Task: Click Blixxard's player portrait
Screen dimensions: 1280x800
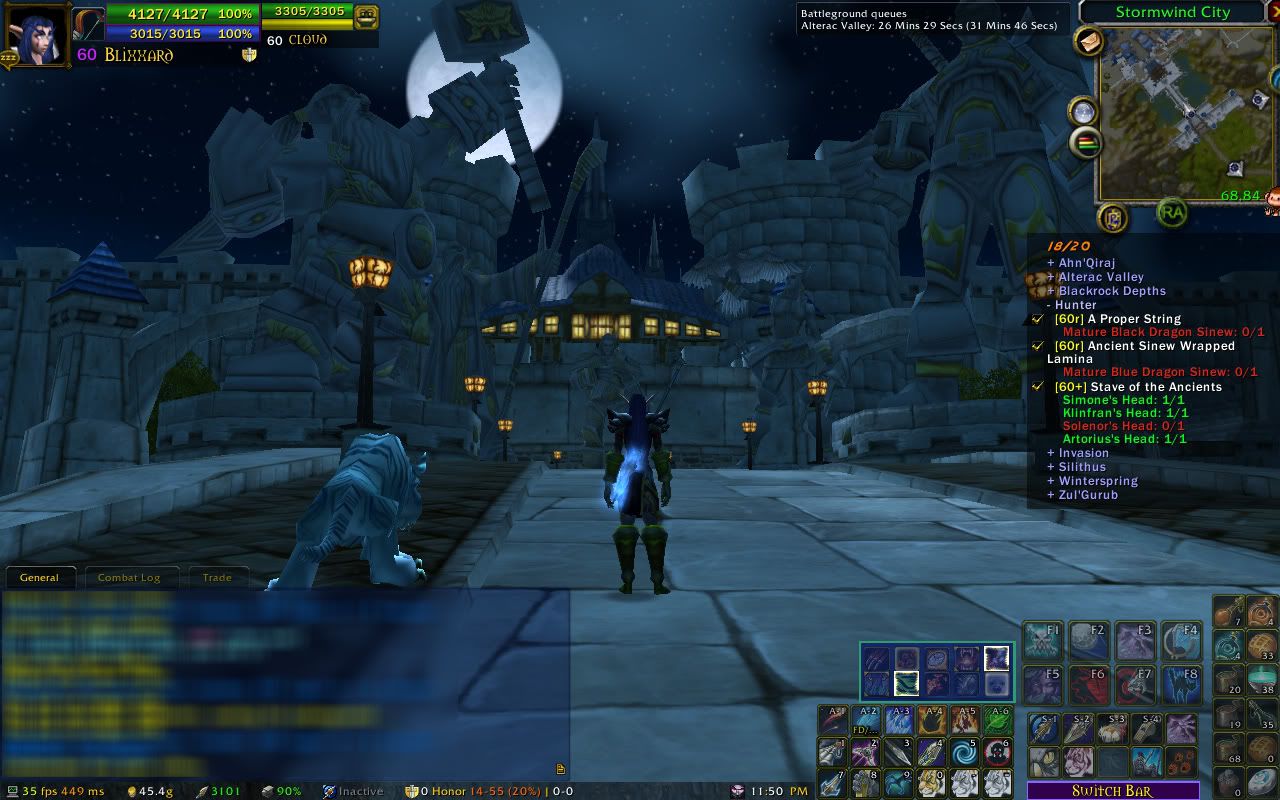Action: (x=37, y=33)
